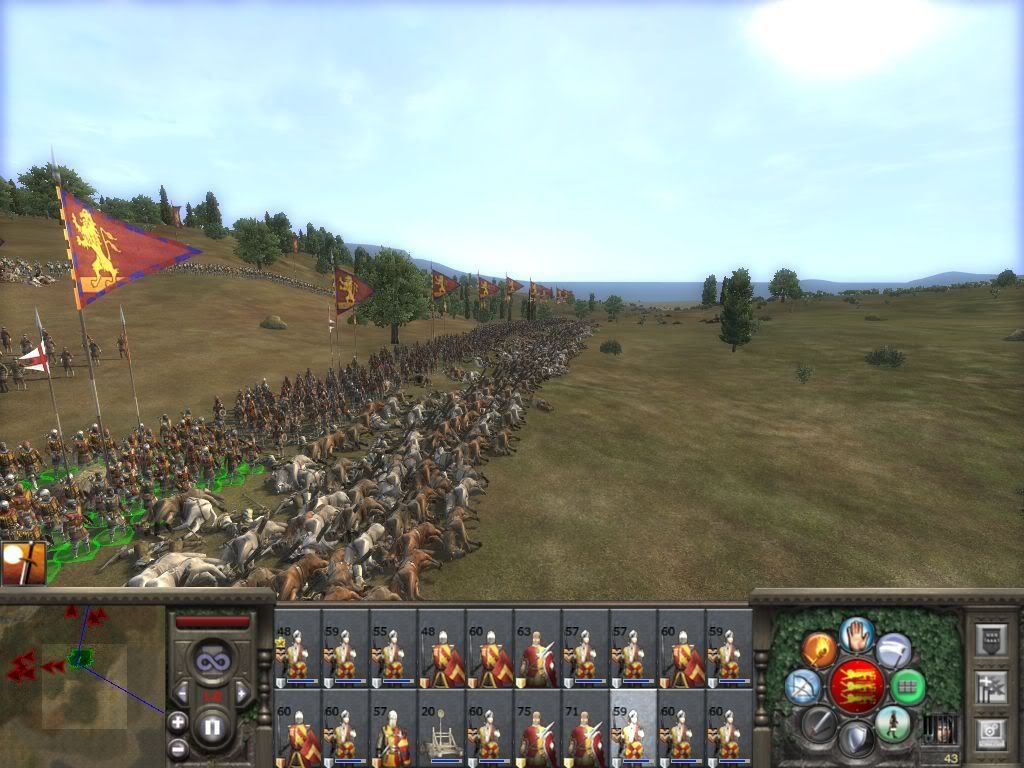Click the halt order hand icon
1024x768 pixels.
tap(857, 633)
